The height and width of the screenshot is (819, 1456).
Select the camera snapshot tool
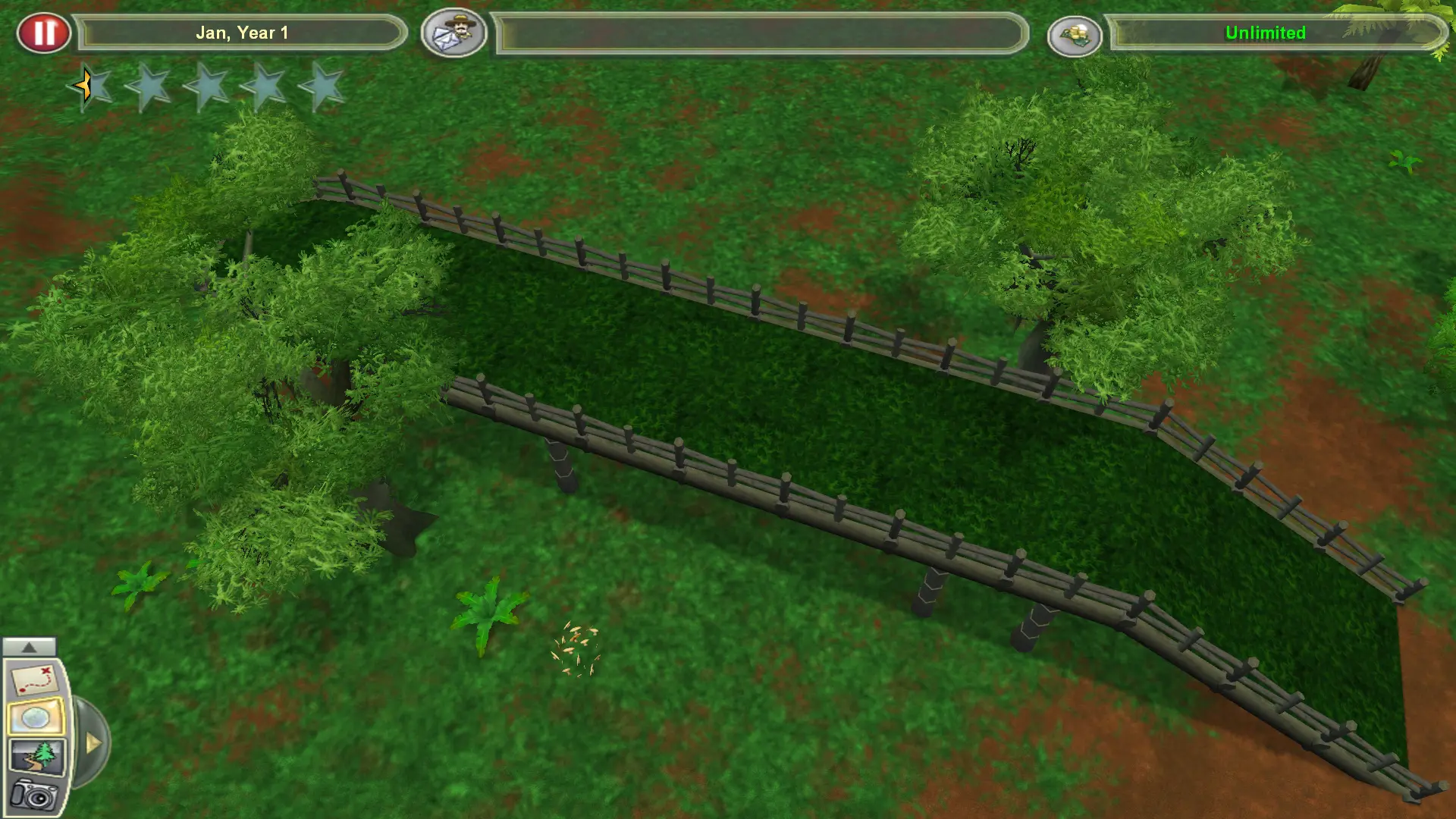tap(34, 794)
